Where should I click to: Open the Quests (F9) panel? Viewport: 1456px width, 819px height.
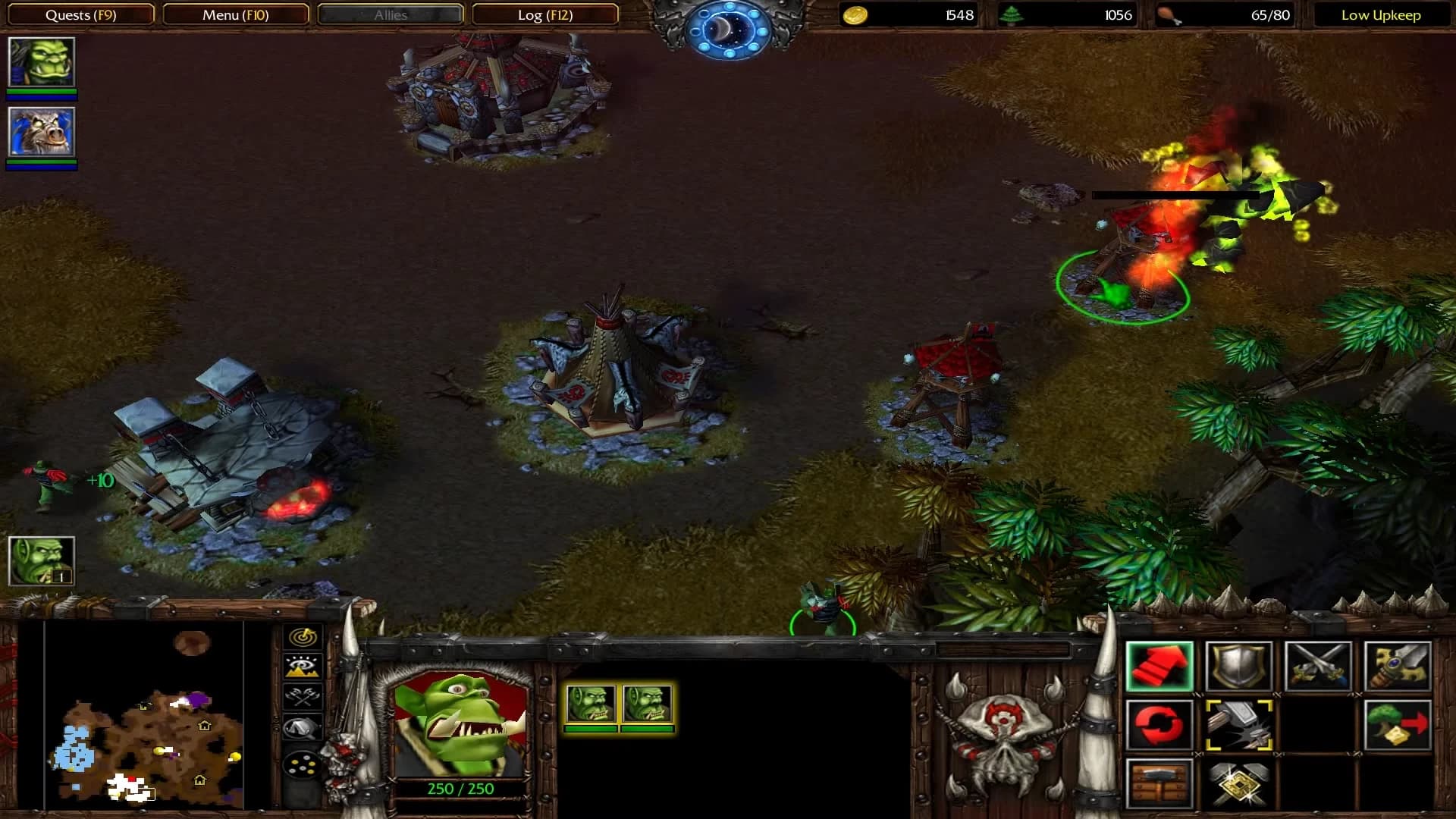tap(80, 14)
